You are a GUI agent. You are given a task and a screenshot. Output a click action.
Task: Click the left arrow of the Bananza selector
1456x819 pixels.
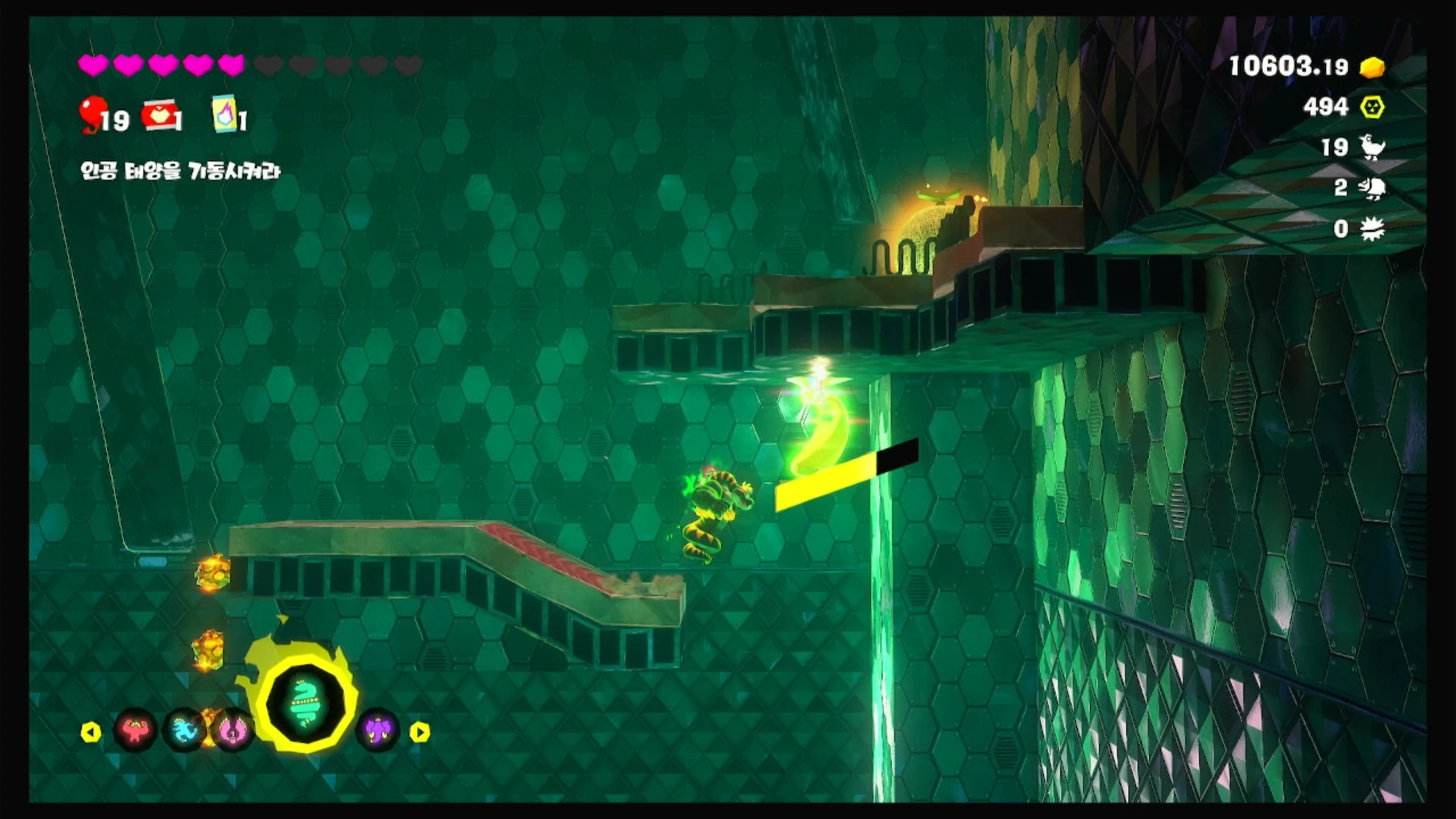click(91, 732)
